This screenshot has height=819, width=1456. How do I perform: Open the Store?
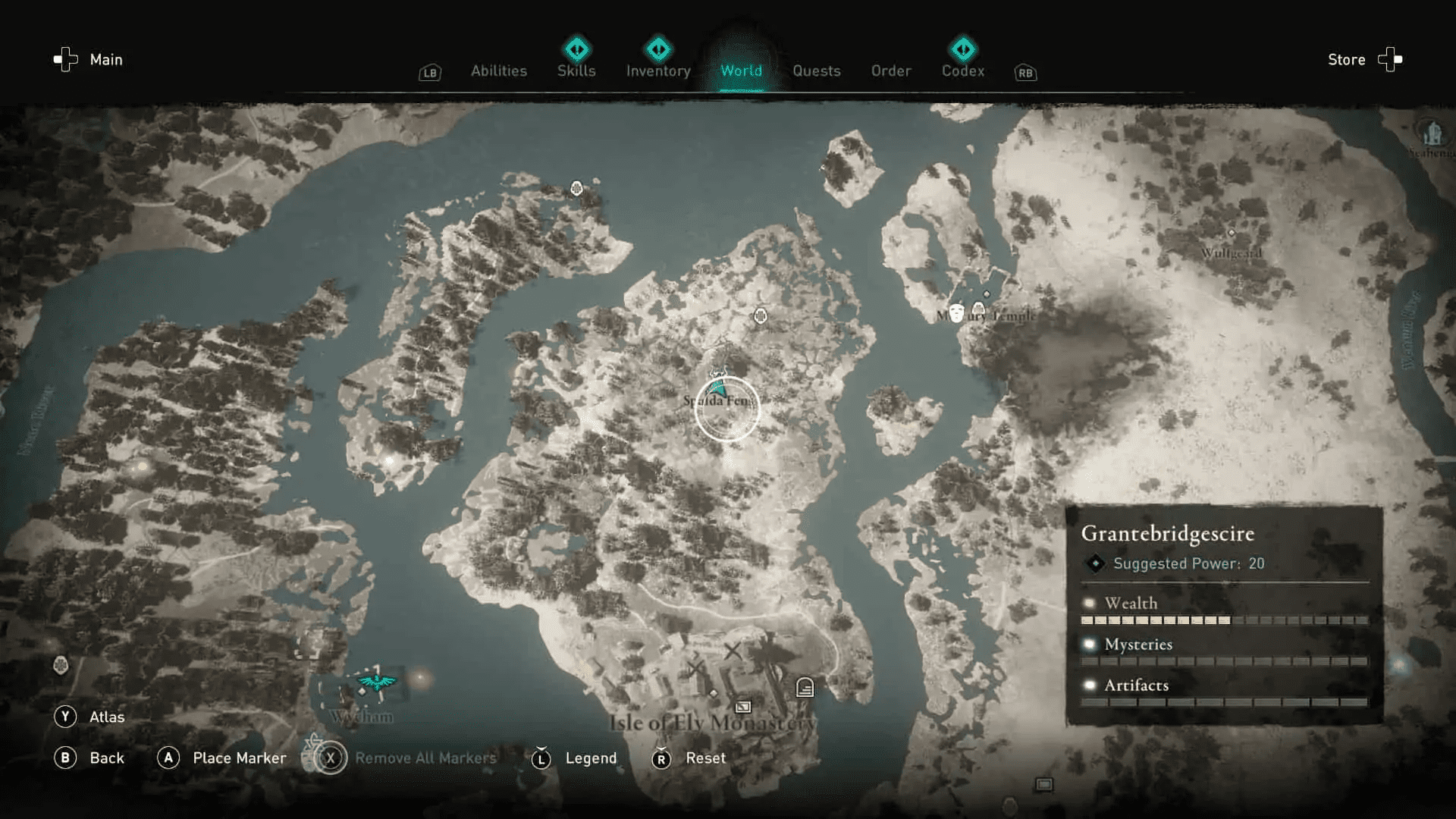coord(1346,59)
